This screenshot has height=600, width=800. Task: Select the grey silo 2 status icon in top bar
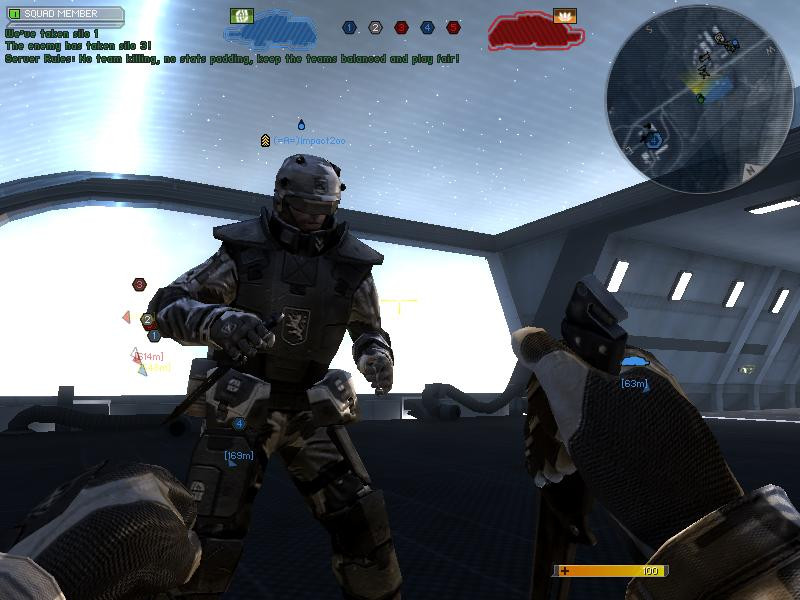click(375, 28)
